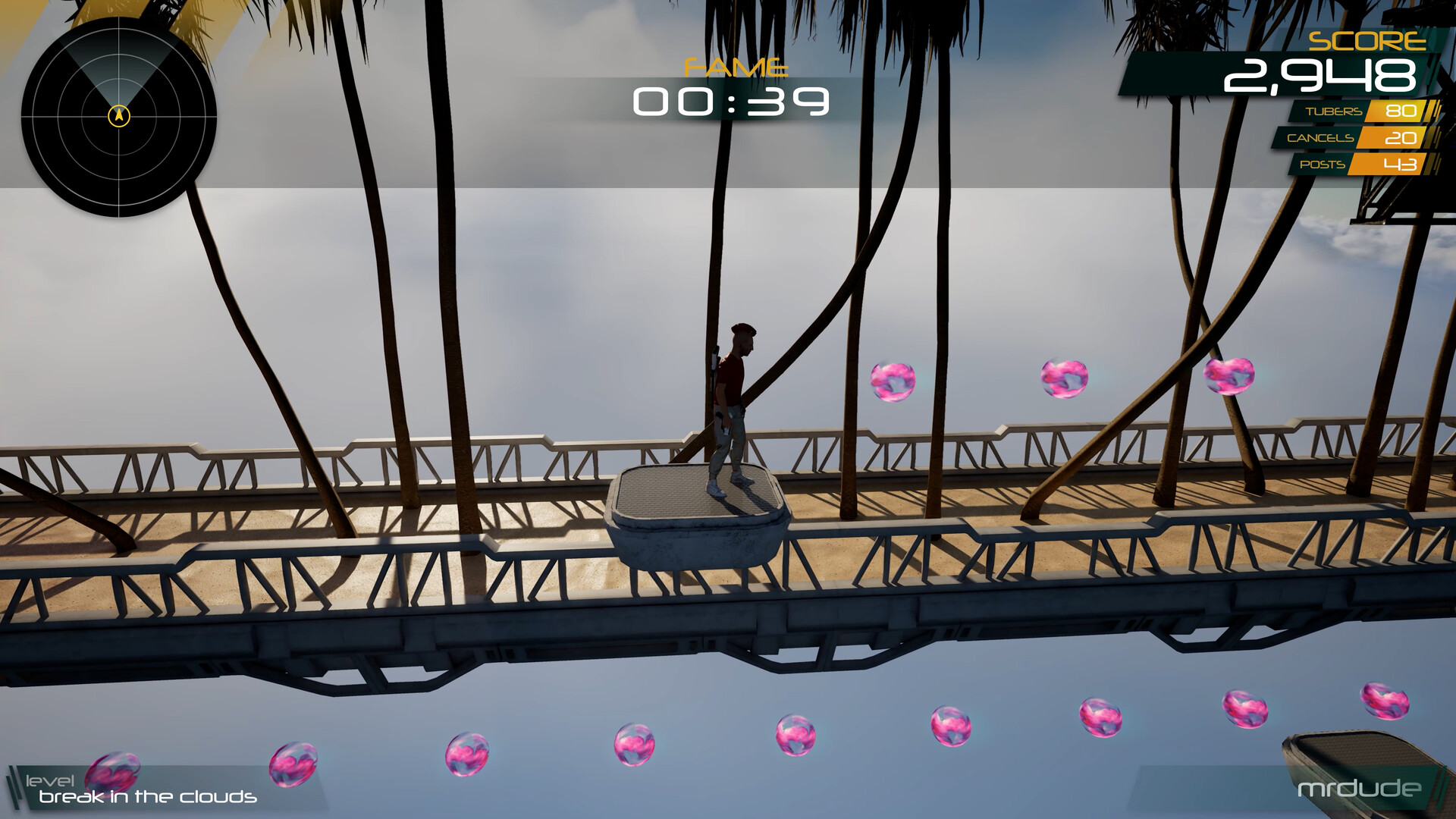The width and height of the screenshot is (1456, 819).
Task: Click the FAME timer showing 00:39
Action: click(732, 101)
